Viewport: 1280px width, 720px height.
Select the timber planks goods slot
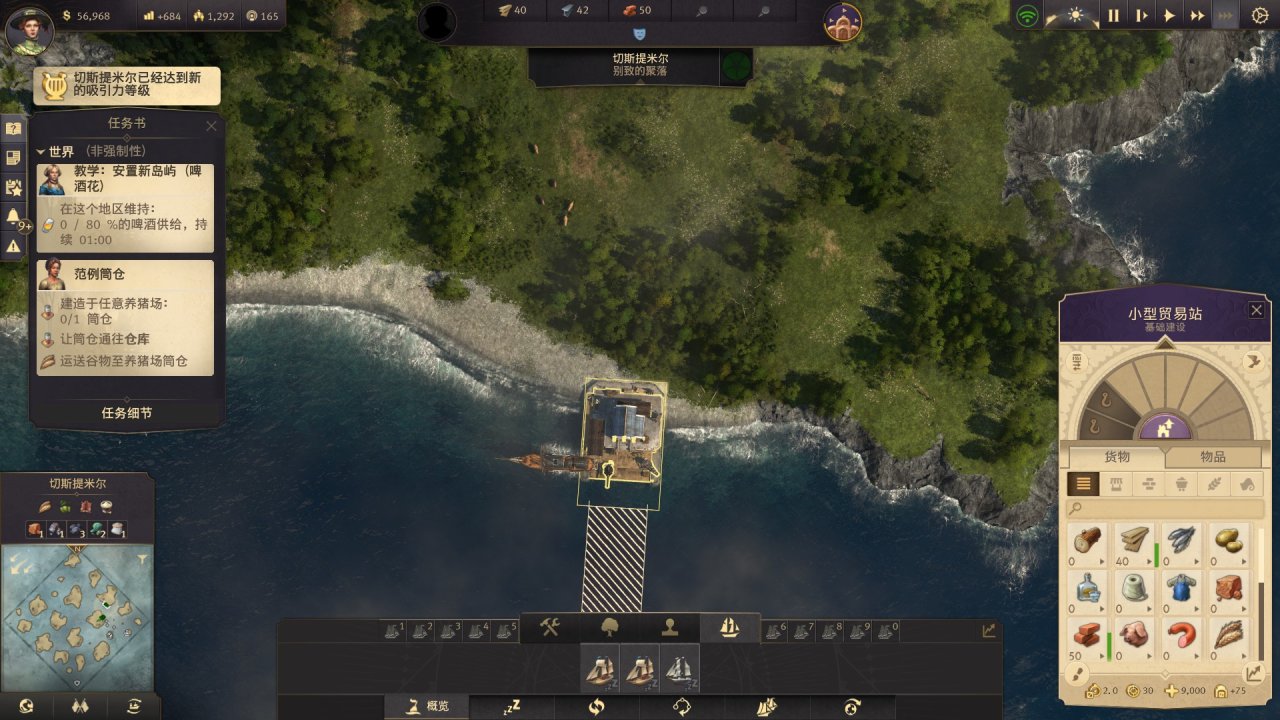tap(1134, 541)
